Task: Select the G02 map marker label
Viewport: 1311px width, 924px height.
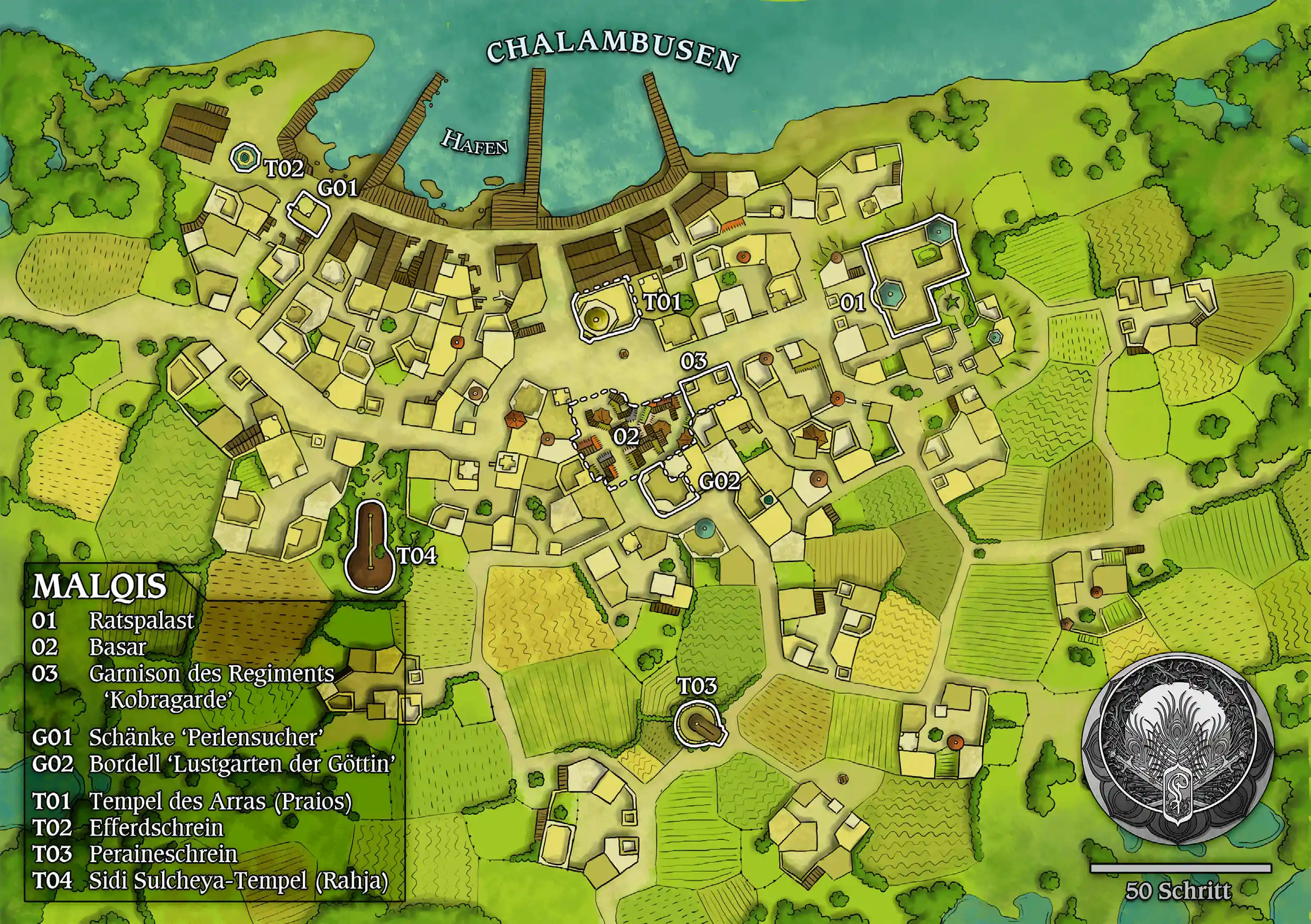Action: click(720, 482)
